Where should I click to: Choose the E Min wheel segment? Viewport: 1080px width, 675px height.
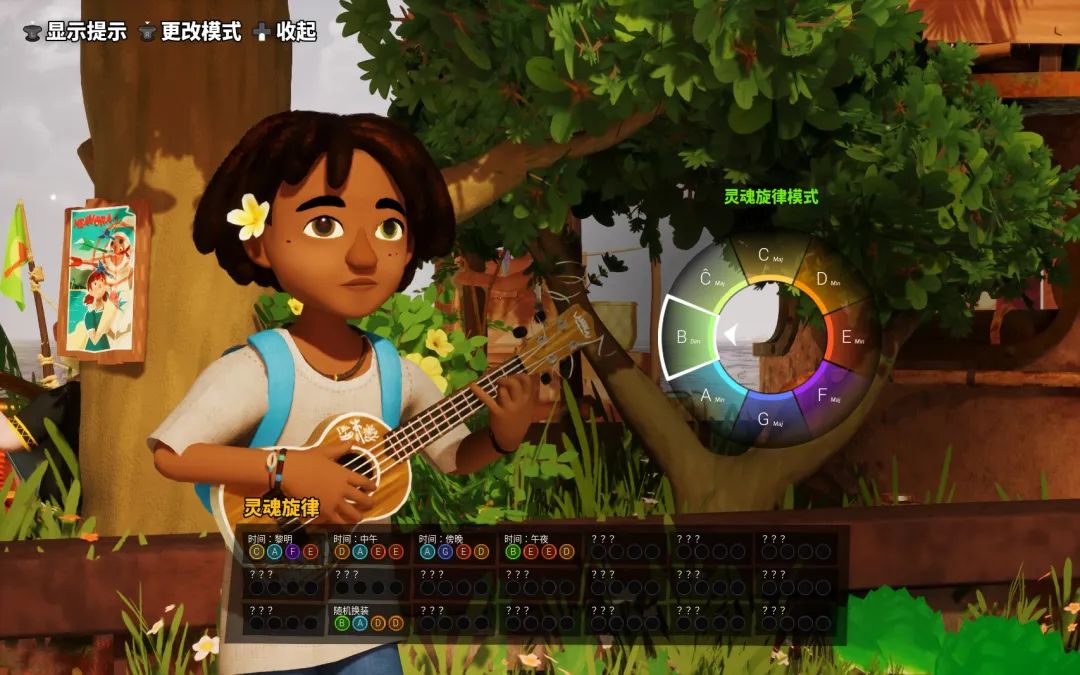[850, 337]
